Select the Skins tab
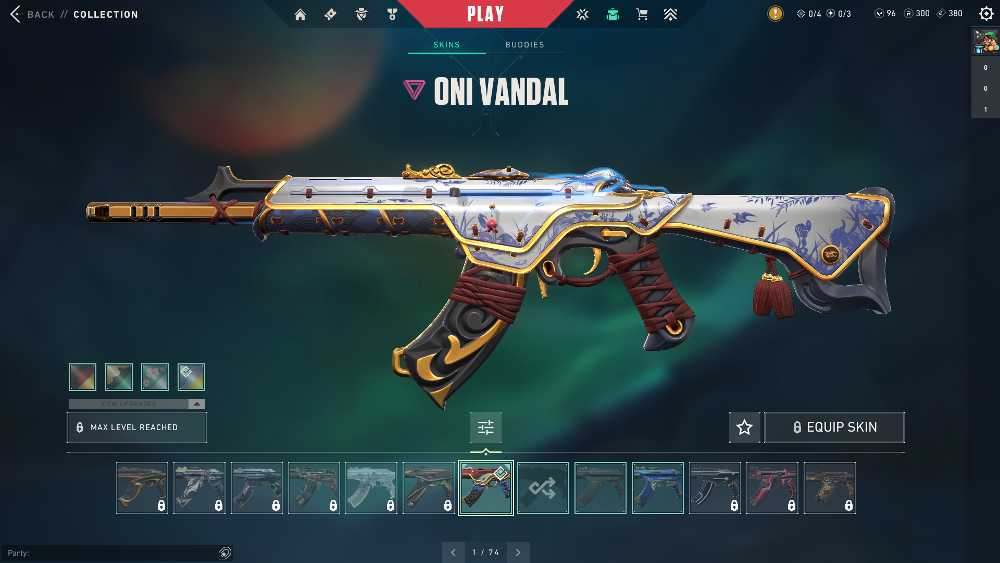The image size is (1000, 563). click(446, 45)
